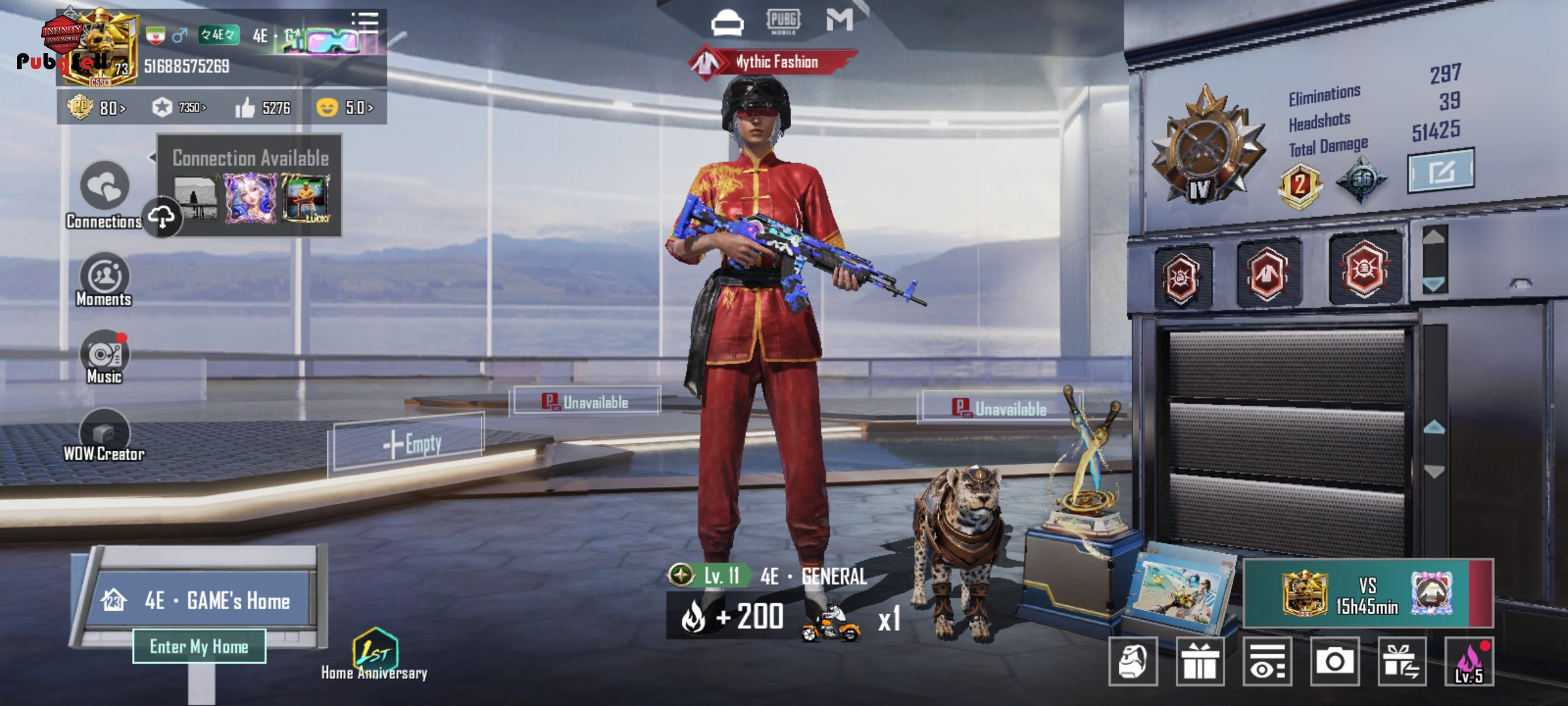Select the helmet tab at the top

coord(727,22)
